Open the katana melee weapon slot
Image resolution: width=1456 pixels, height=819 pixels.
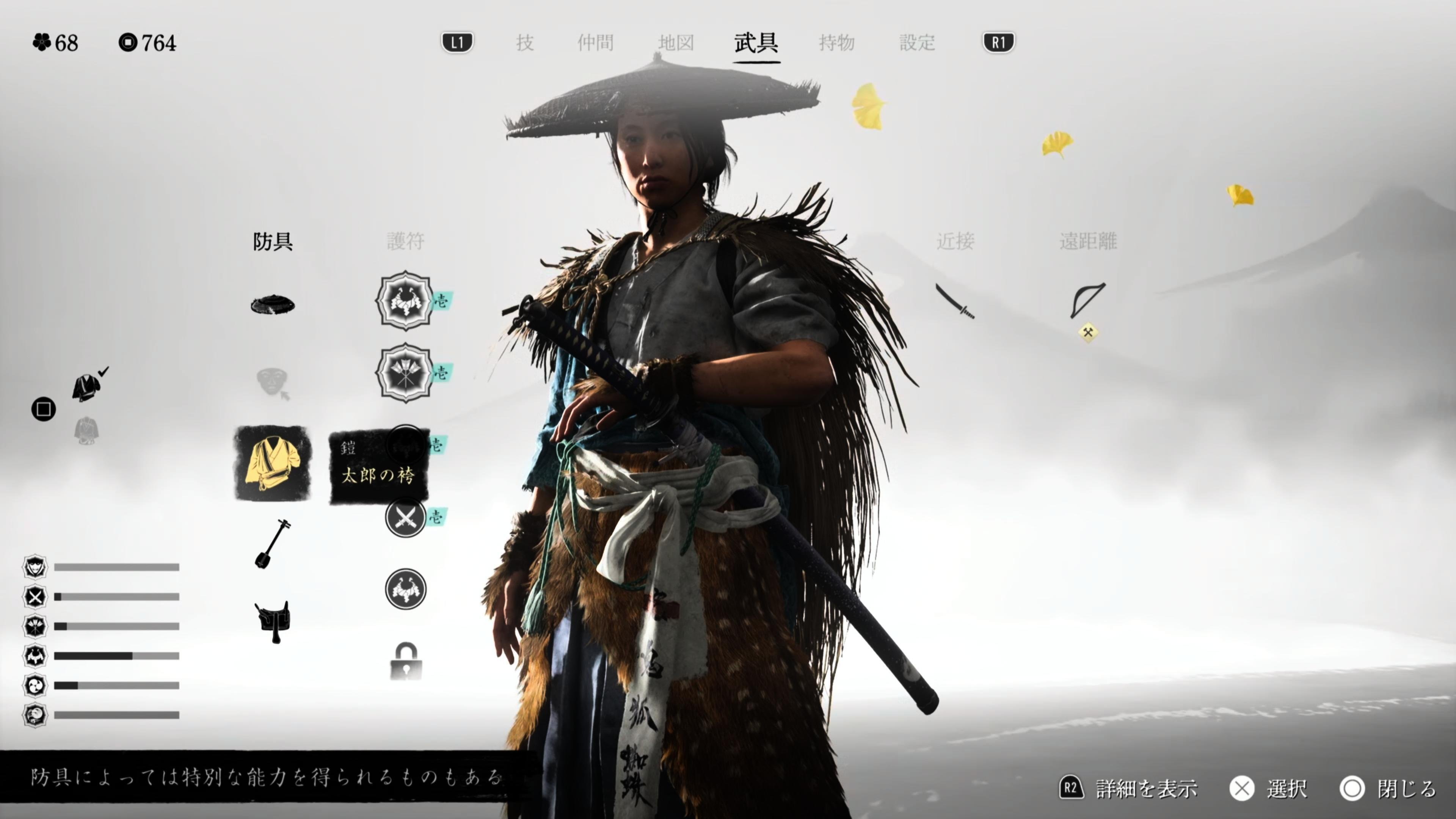[x=955, y=301]
